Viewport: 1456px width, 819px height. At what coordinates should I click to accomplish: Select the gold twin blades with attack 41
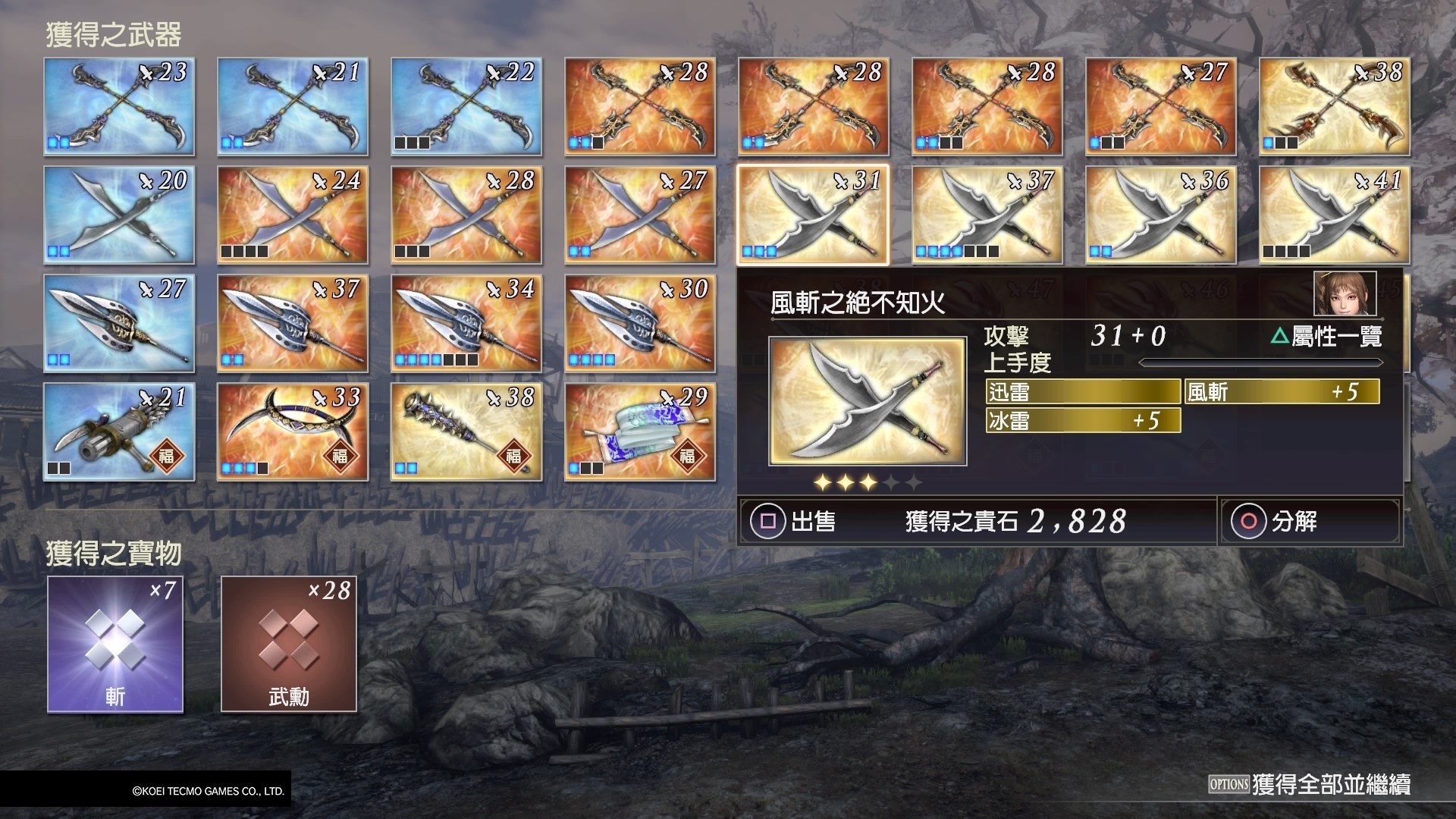(x=1334, y=215)
